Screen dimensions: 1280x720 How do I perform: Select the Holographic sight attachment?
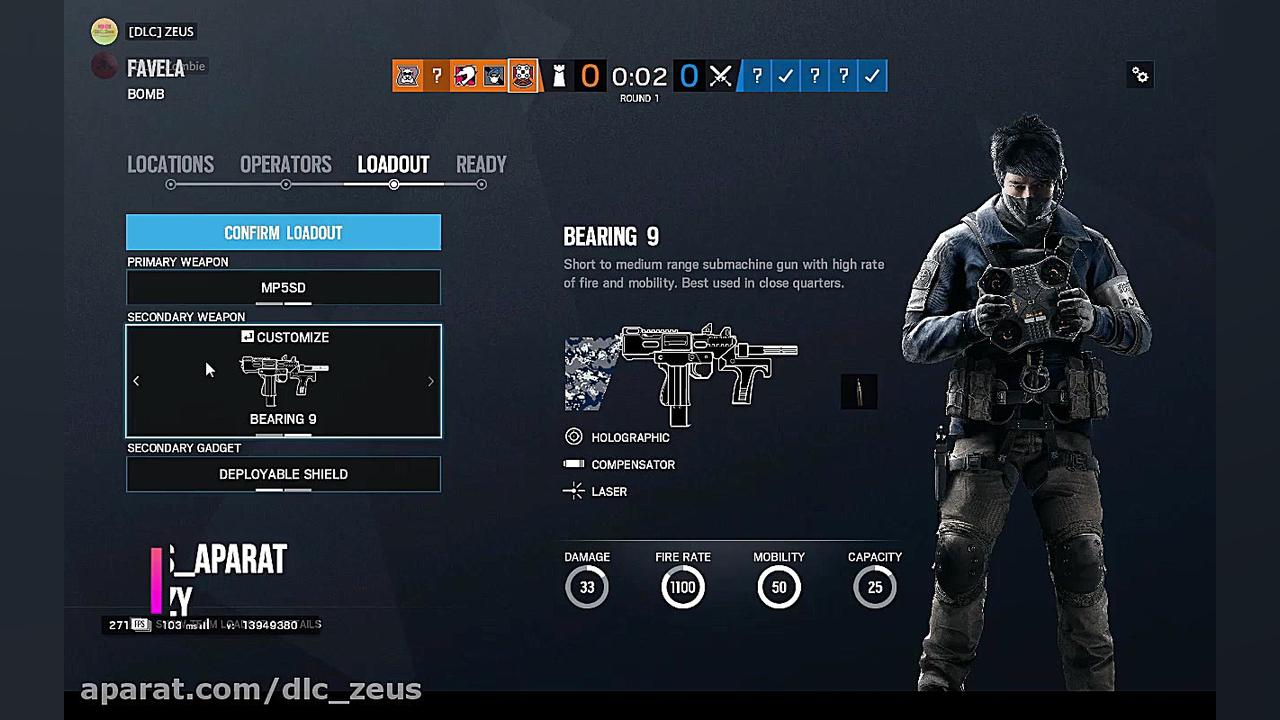pyautogui.click(x=629, y=437)
